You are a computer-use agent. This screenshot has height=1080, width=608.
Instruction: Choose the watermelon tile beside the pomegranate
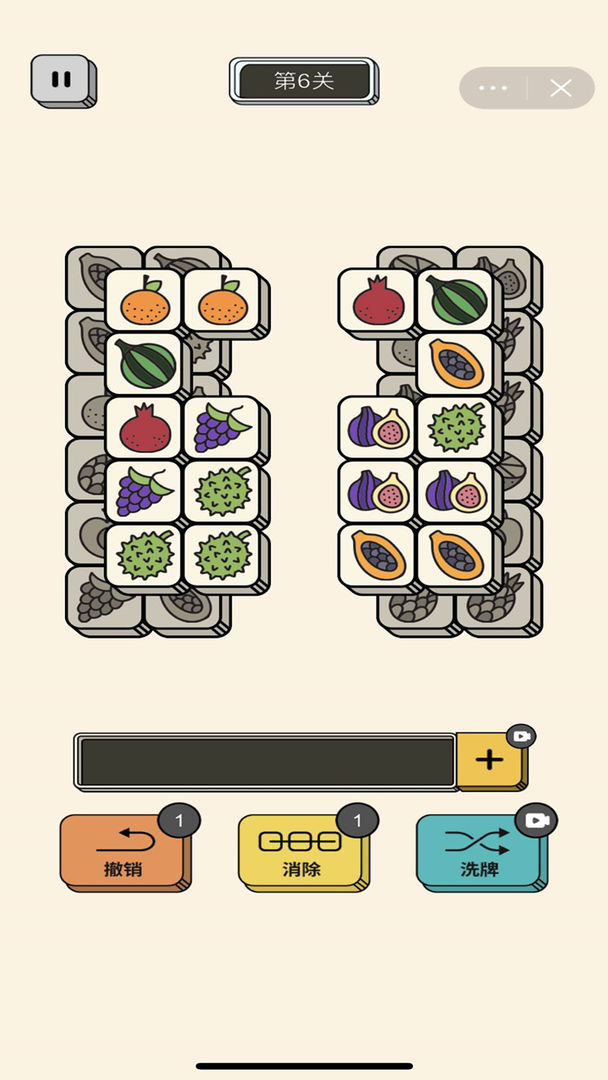click(x=456, y=300)
